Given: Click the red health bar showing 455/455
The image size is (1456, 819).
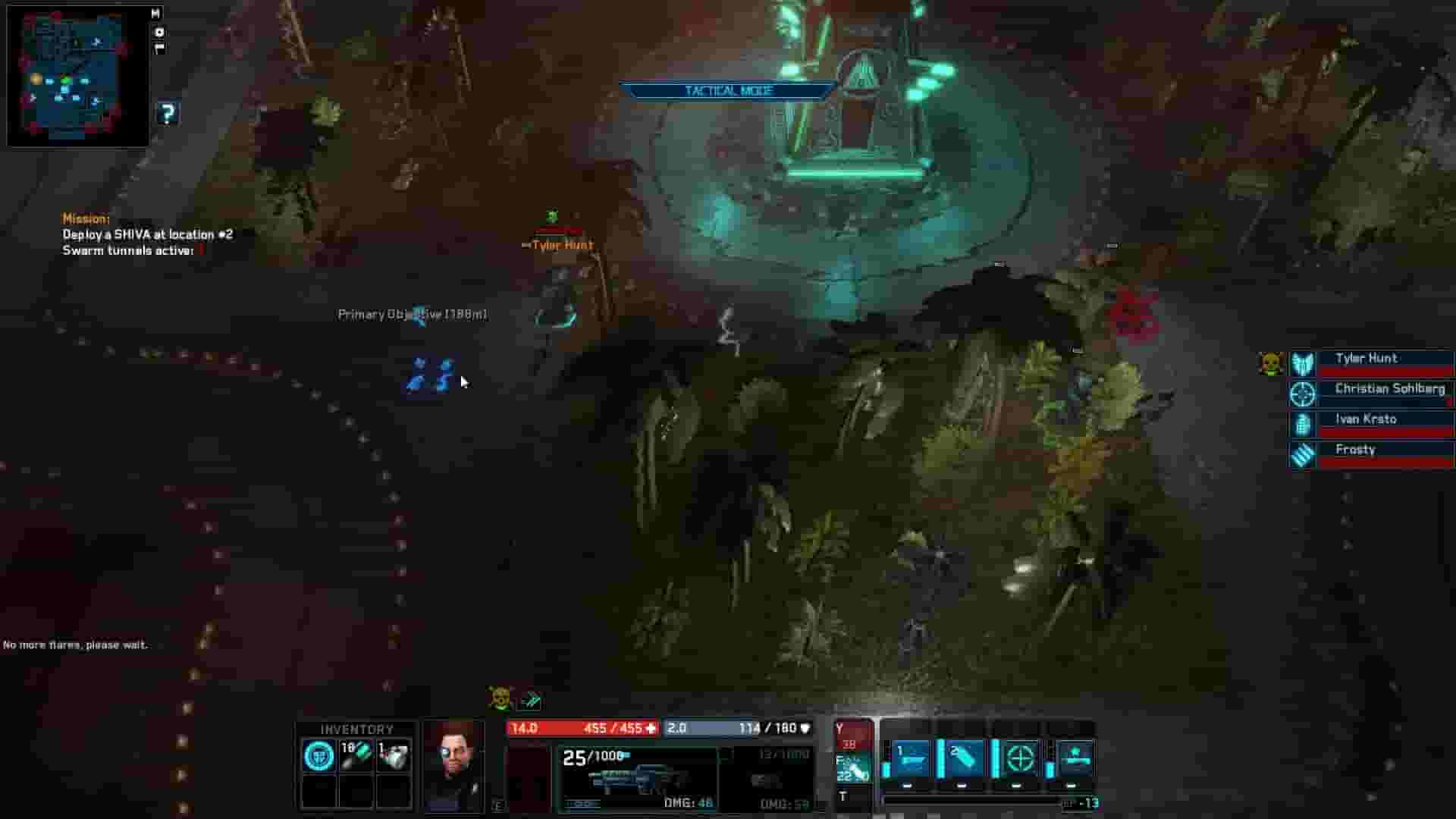Looking at the screenshot, I should point(584,728).
